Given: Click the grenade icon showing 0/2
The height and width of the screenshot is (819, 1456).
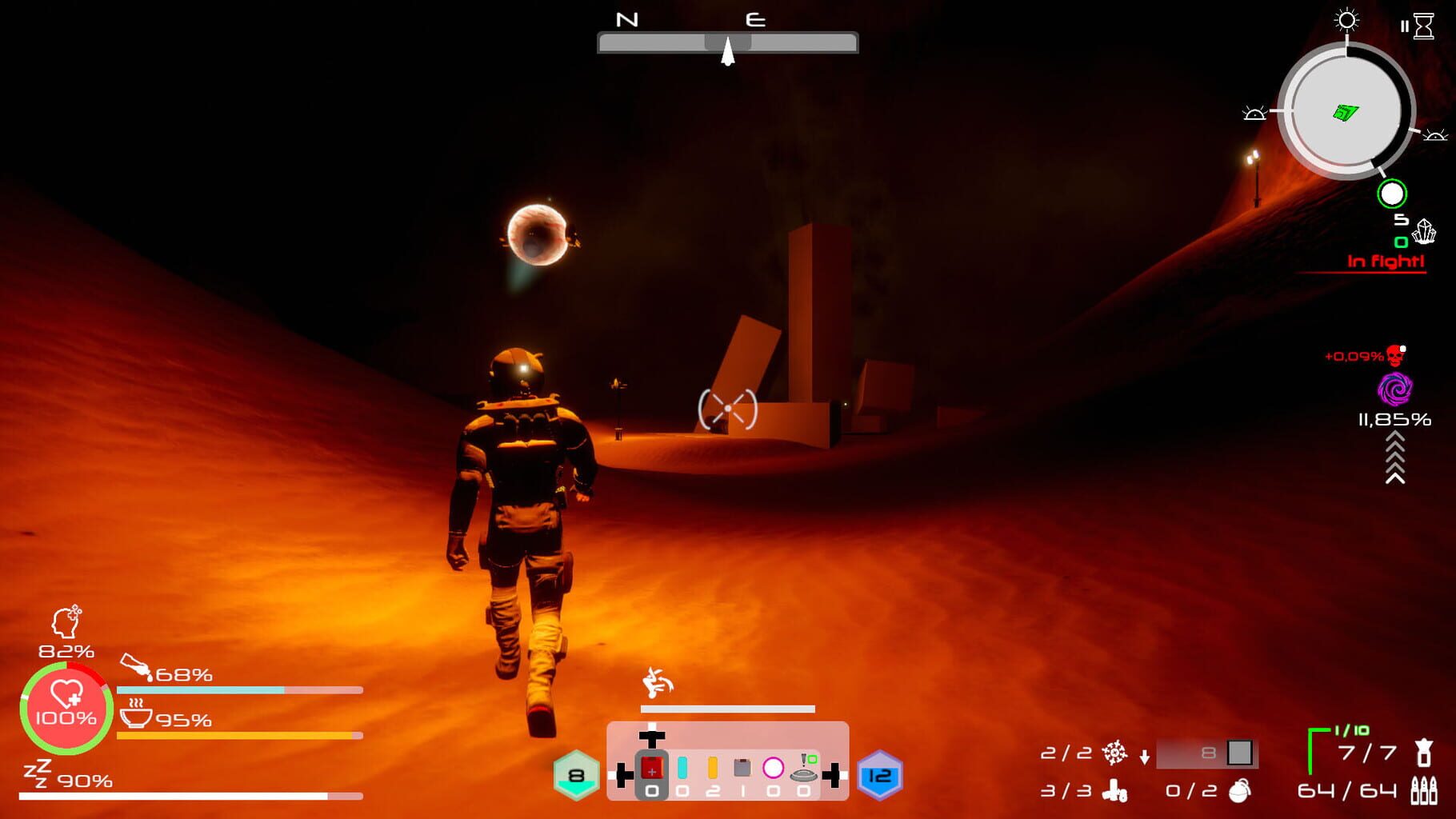Looking at the screenshot, I should coord(1239,791).
